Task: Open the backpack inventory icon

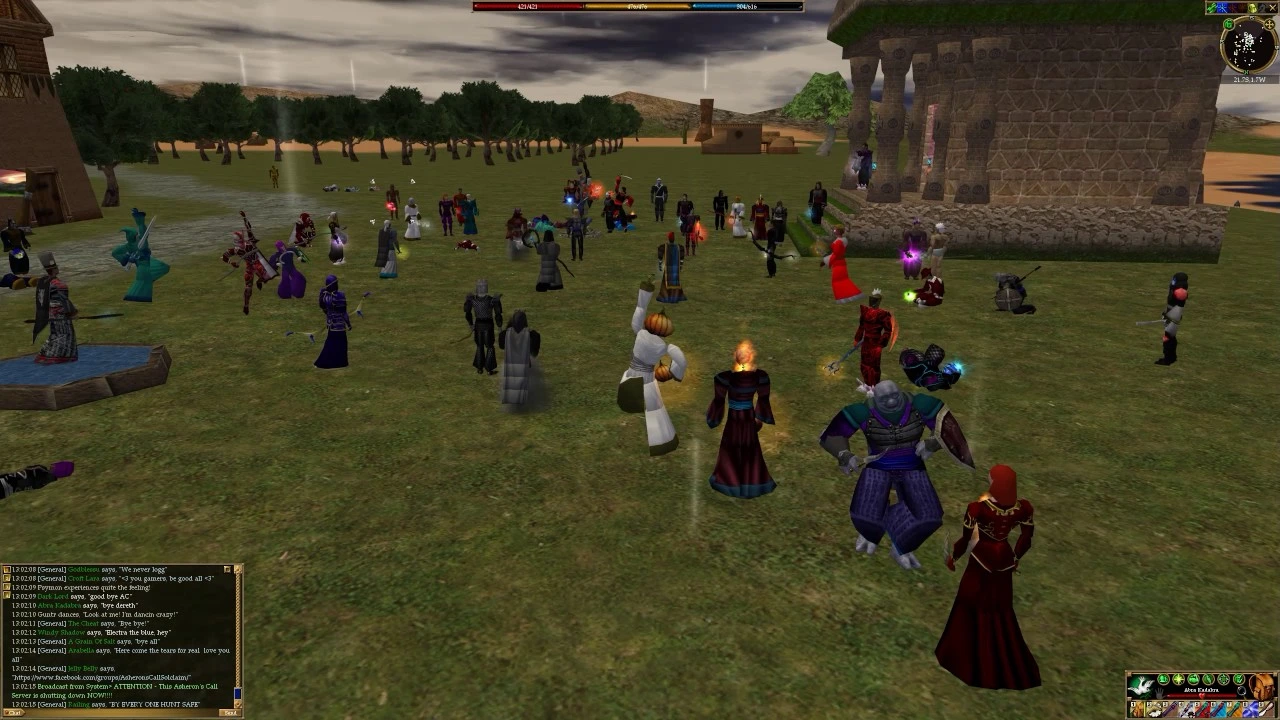Action: 1260,686
